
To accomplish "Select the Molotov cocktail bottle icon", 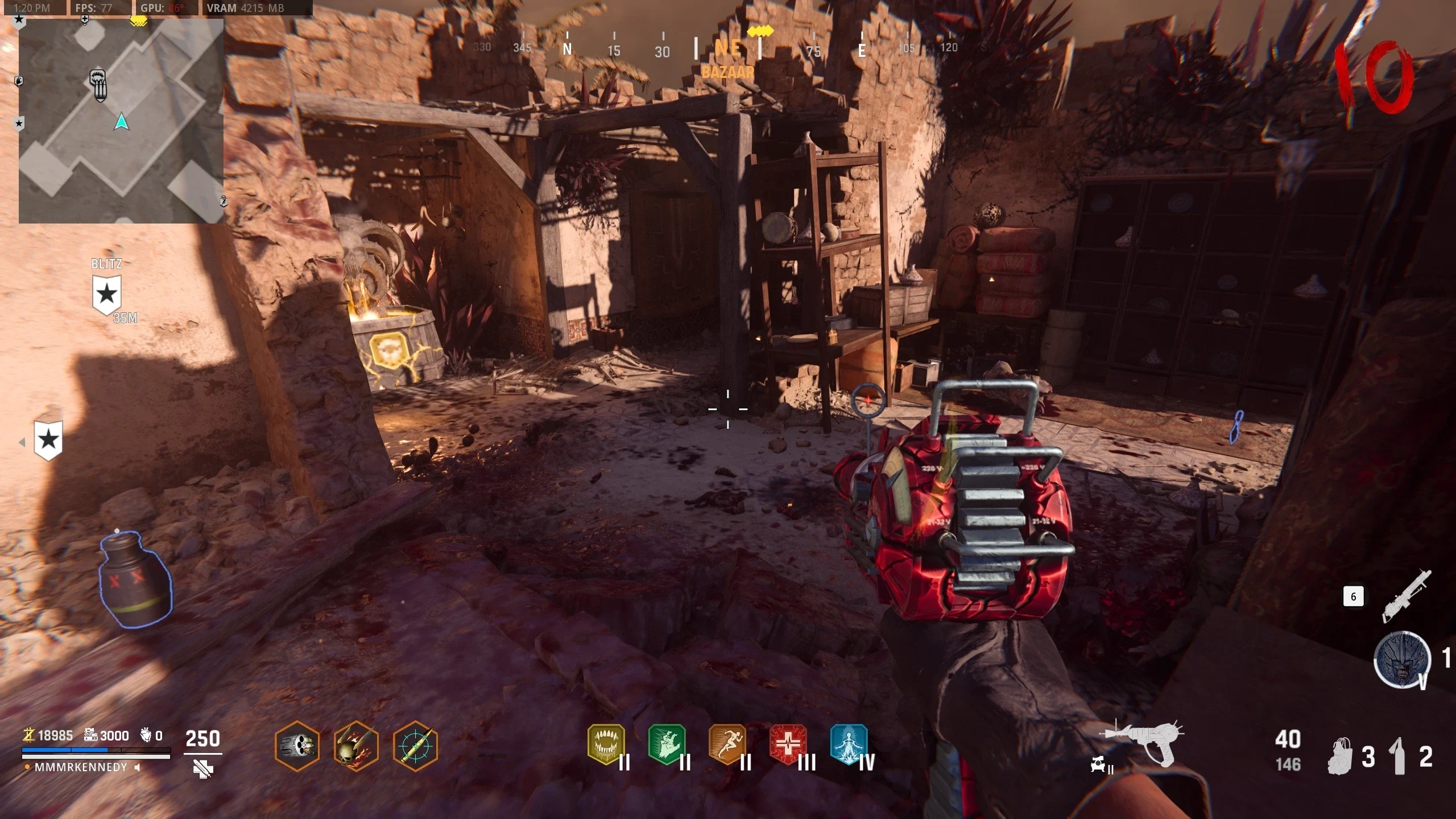I will coord(1399,756).
